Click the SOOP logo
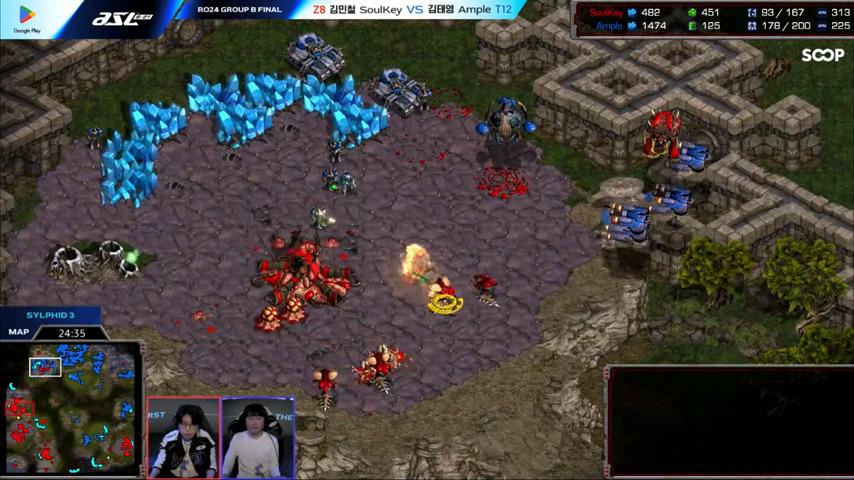This screenshot has height=480, width=854. tap(822, 56)
